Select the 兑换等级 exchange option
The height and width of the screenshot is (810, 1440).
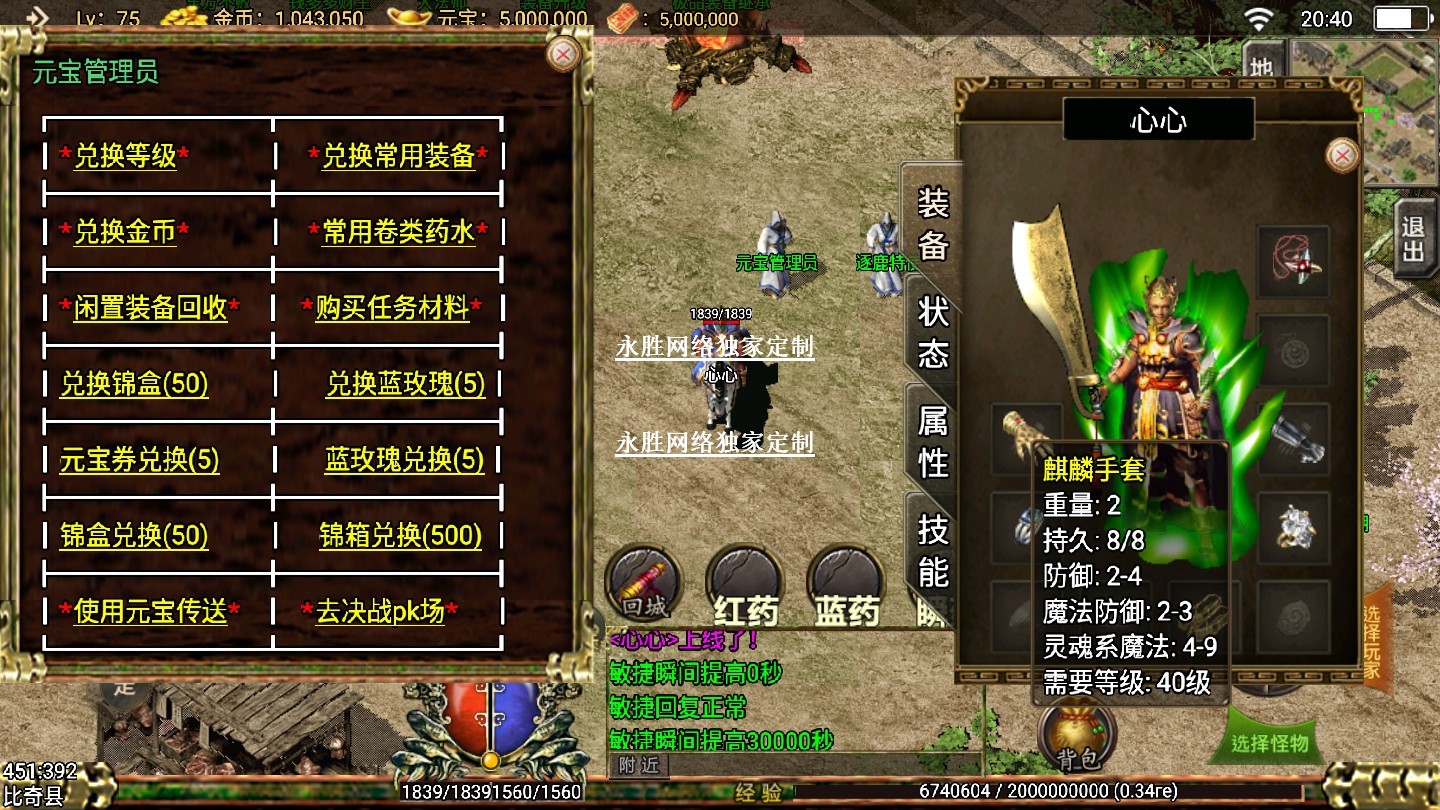(x=125, y=156)
